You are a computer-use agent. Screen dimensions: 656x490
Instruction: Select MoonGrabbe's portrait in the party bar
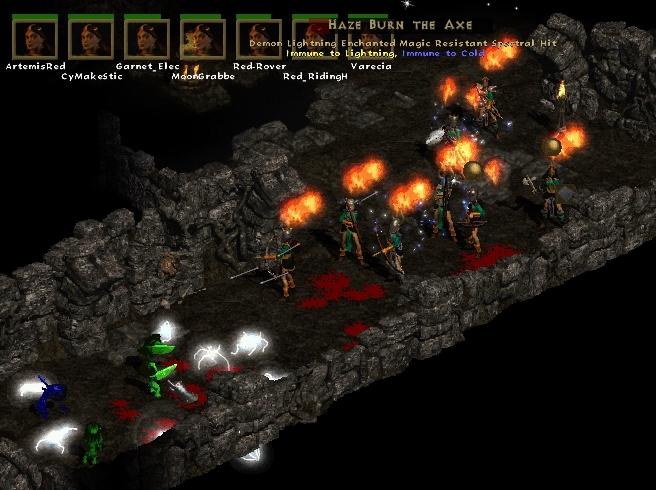(x=202, y=39)
